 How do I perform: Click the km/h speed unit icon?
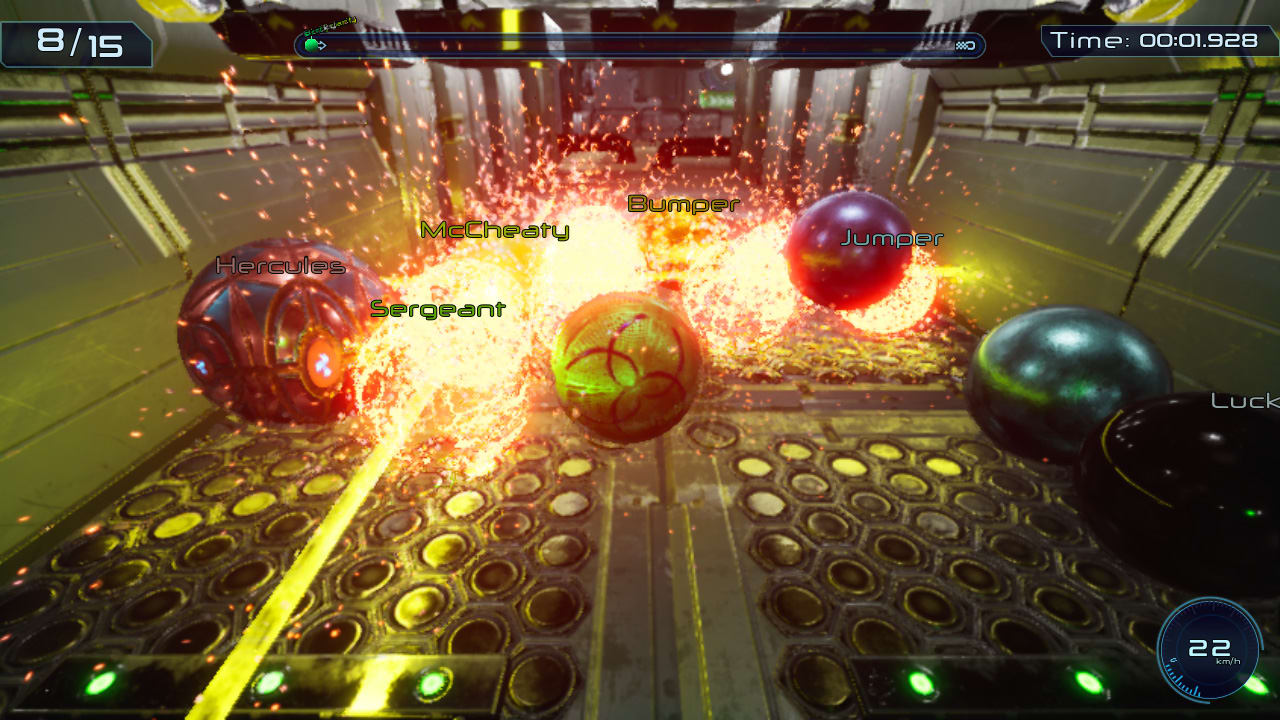pos(1228,661)
